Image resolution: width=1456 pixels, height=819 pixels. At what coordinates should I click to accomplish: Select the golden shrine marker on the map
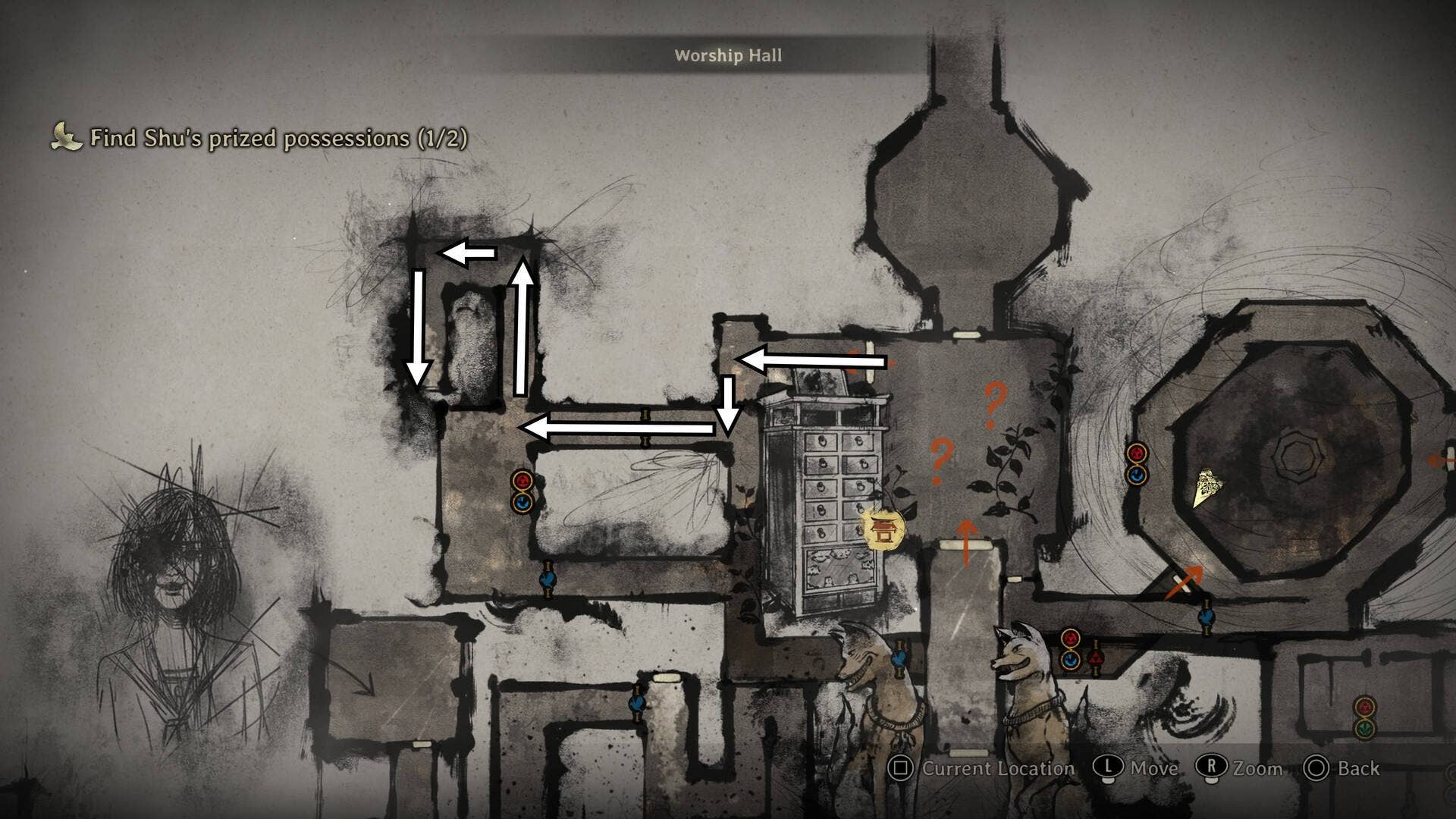coord(883,529)
